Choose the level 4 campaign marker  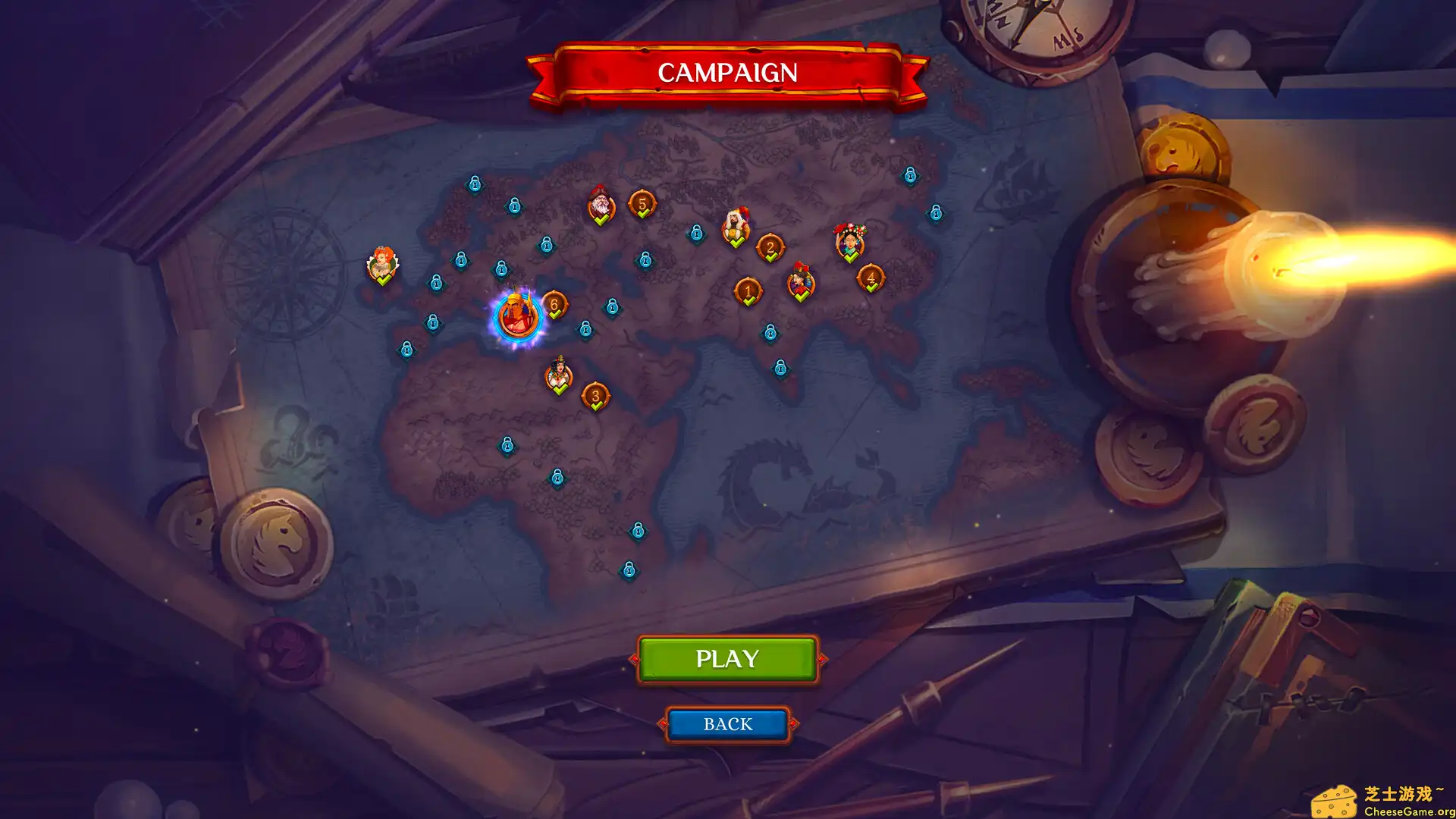coord(871,278)
